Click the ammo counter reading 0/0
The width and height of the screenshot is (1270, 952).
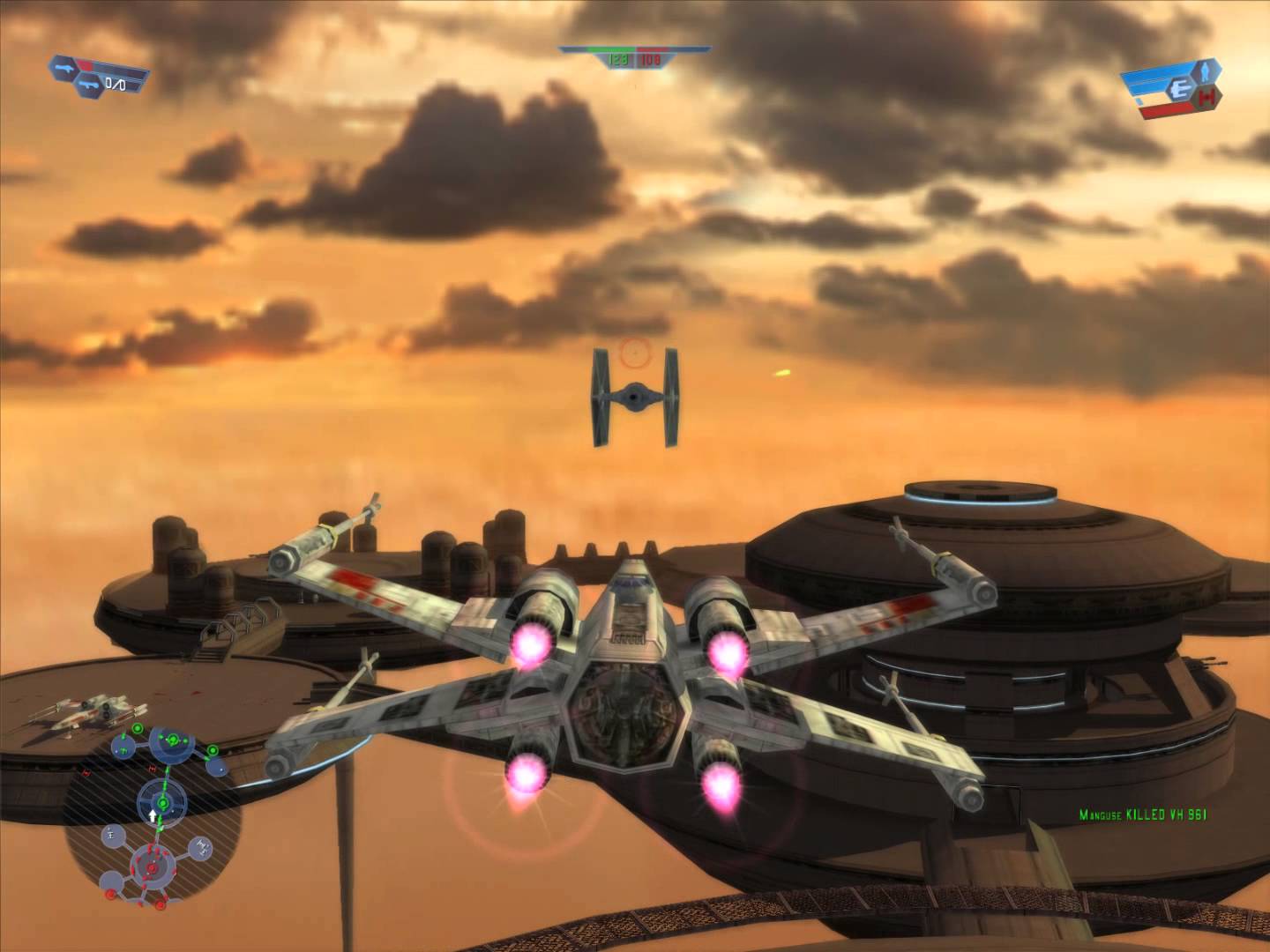(116, 86)
